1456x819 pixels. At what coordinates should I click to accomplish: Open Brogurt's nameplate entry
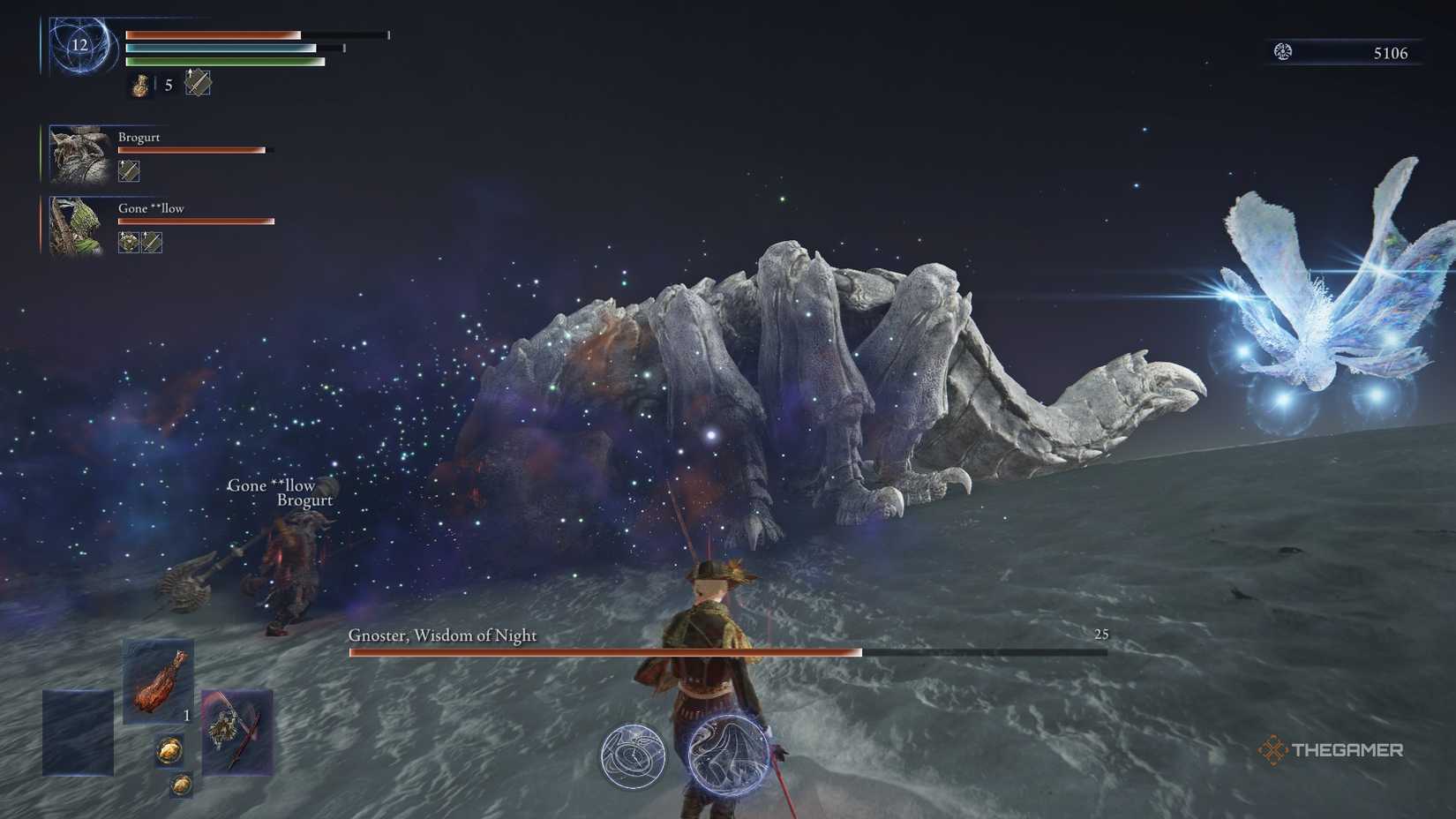point(139,137)
